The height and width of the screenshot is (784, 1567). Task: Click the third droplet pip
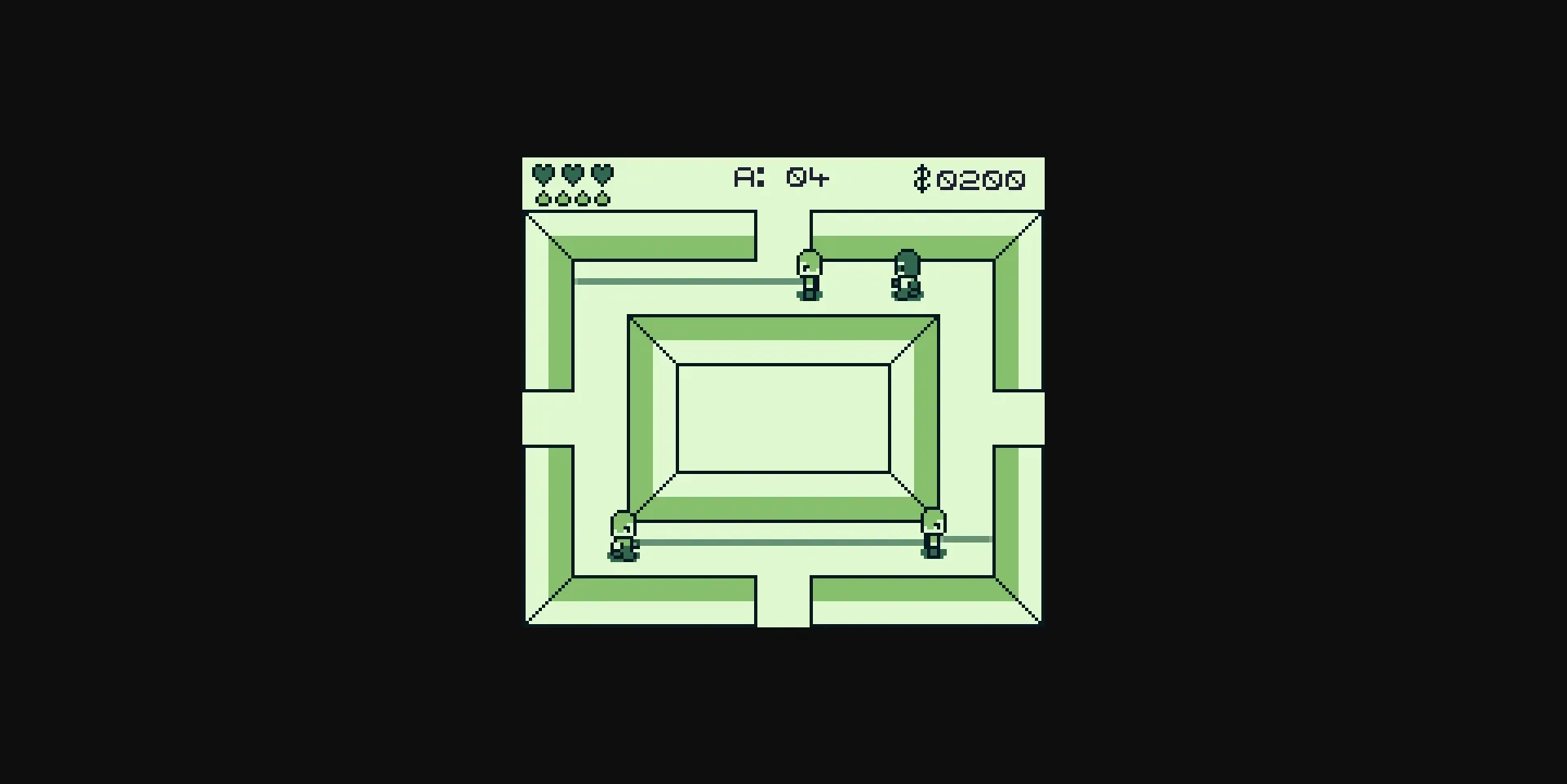point(582,198)
